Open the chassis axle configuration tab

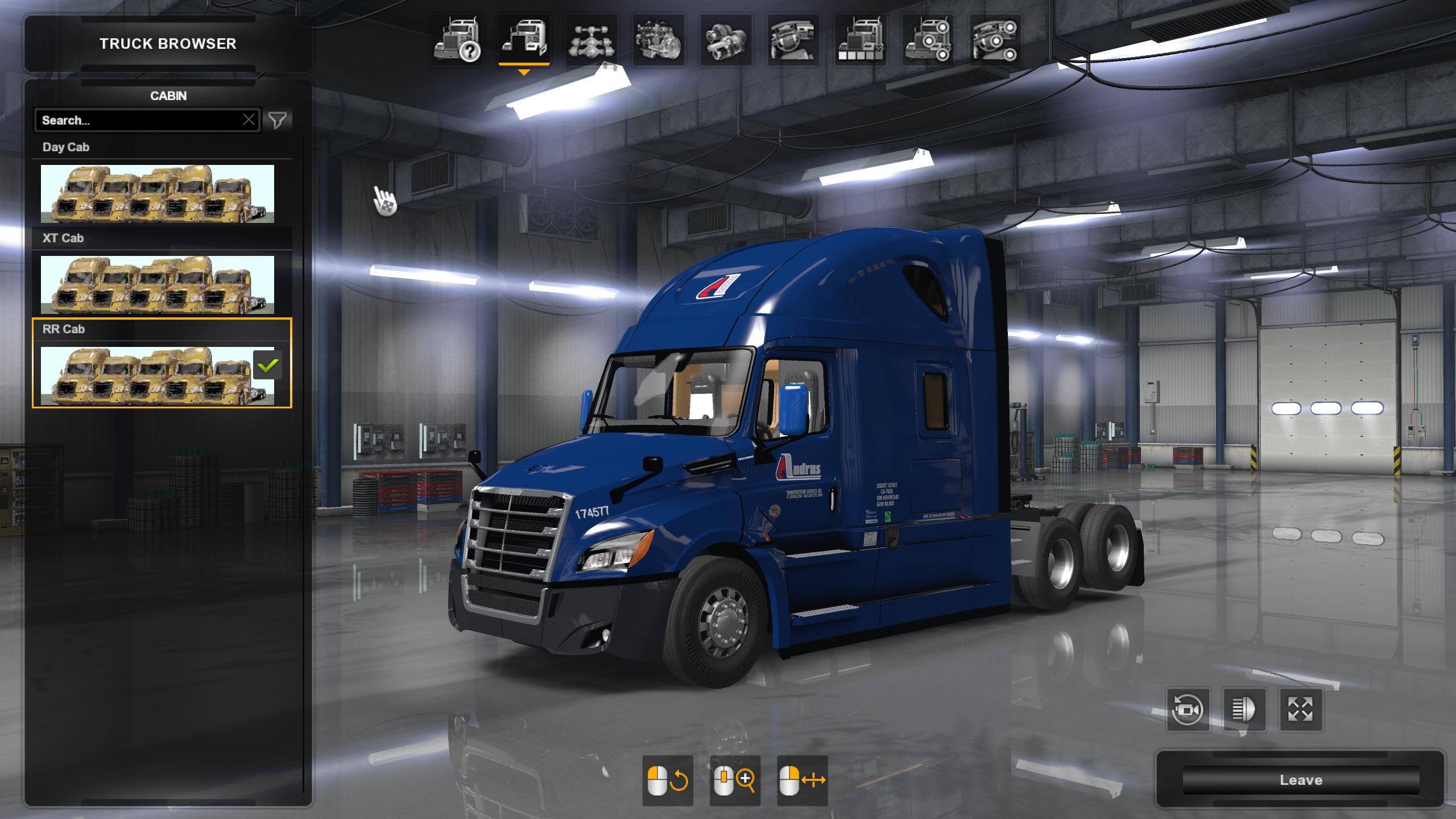pos(591,40)
